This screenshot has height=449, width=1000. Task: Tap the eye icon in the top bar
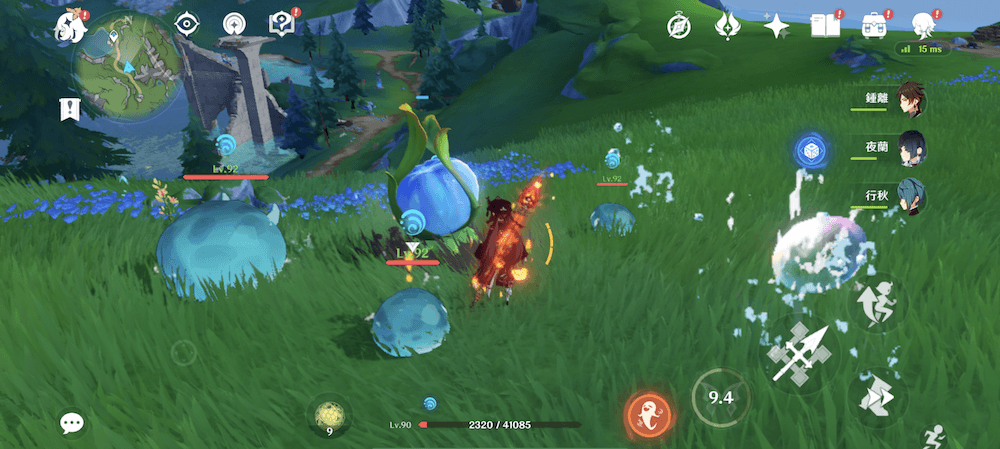186,24
